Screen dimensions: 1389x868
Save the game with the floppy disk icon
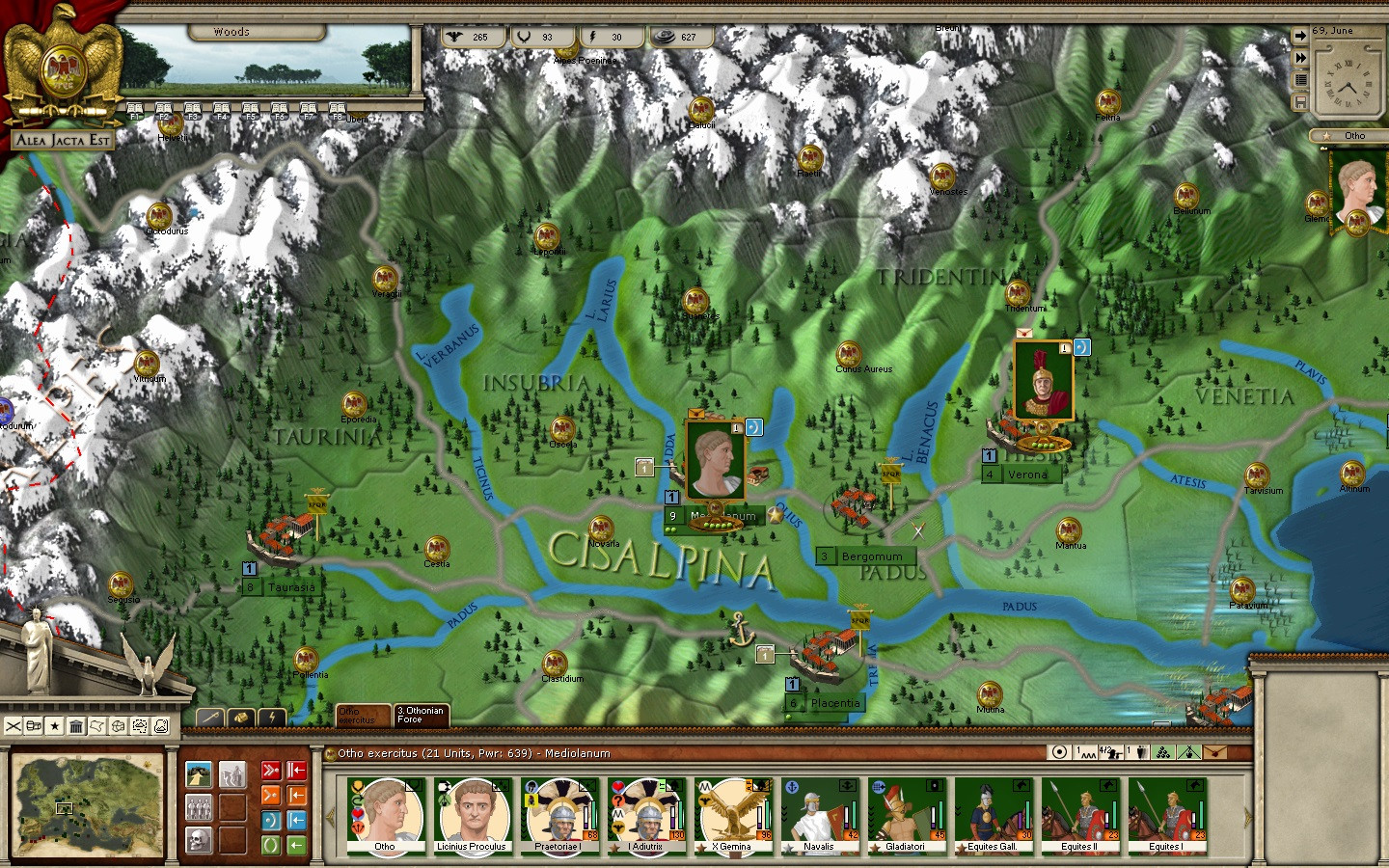(x=1300, y=102)
